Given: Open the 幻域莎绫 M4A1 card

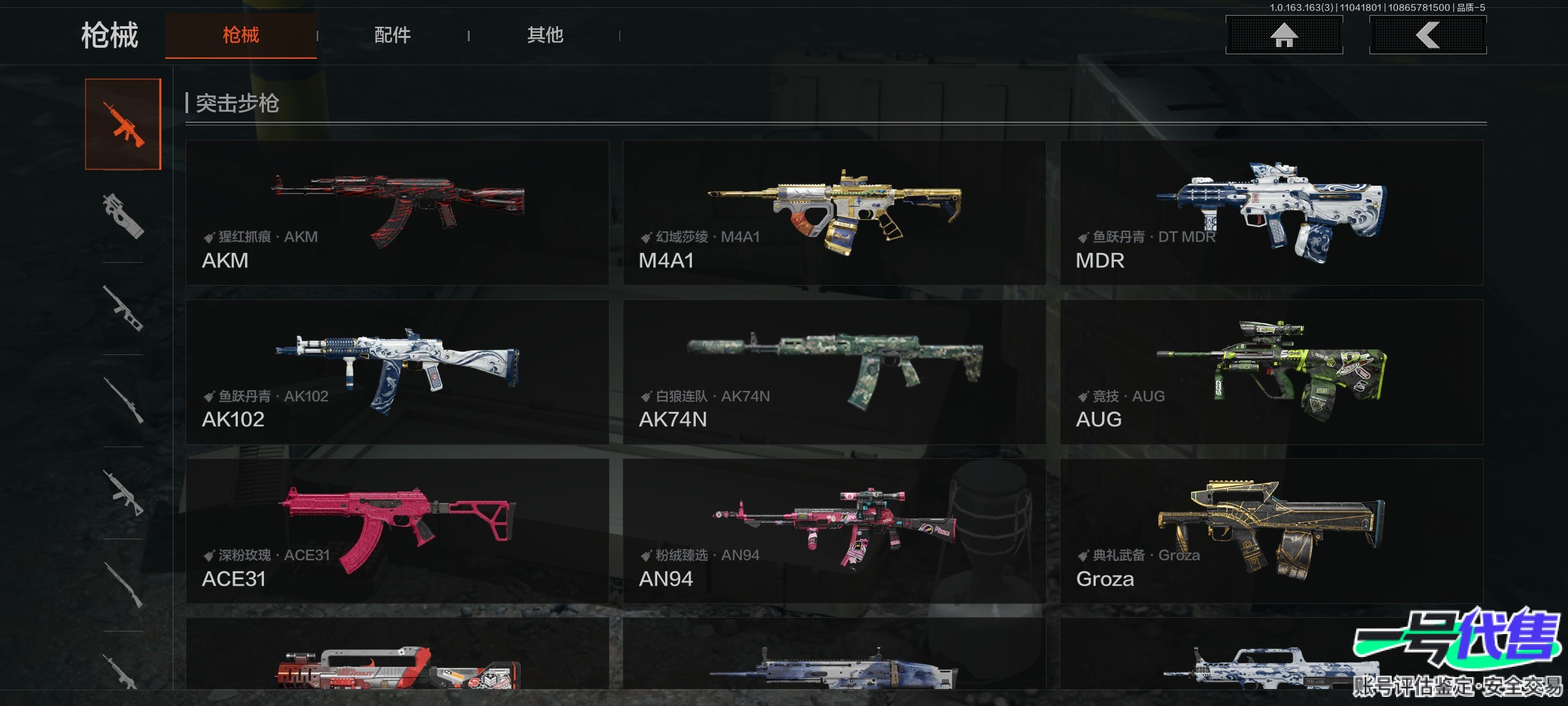Looking at the screenshot, I should [x=834, y=212].
